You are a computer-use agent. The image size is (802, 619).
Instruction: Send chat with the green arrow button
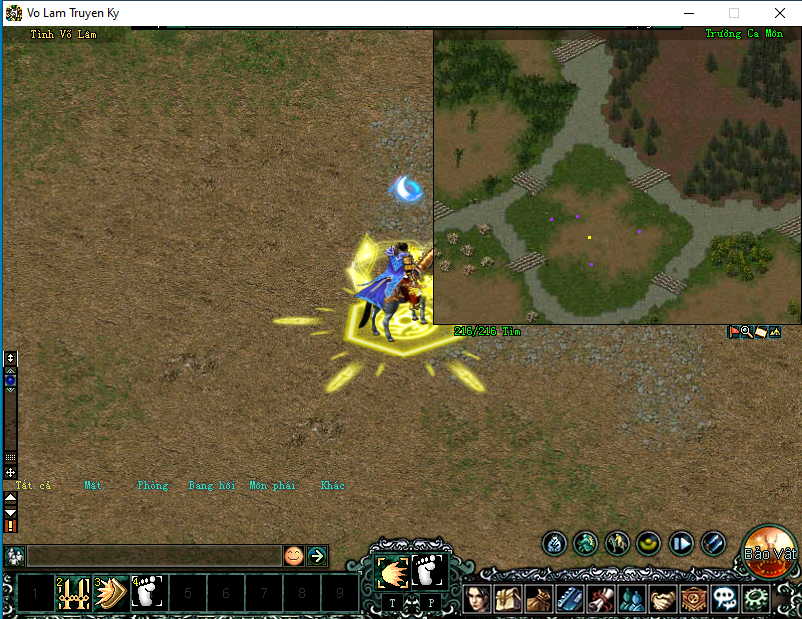click(317, 556)
